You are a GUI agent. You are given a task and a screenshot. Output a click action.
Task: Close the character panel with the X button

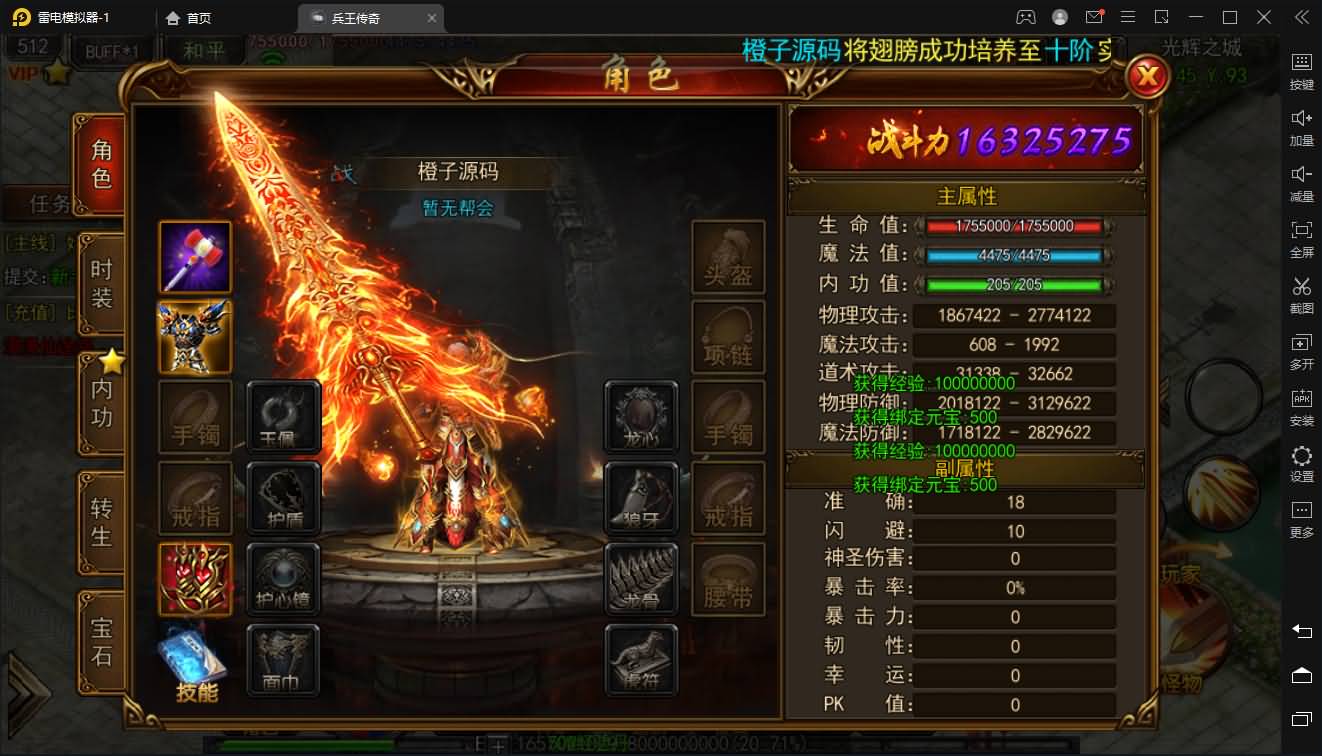[1148, 76]
